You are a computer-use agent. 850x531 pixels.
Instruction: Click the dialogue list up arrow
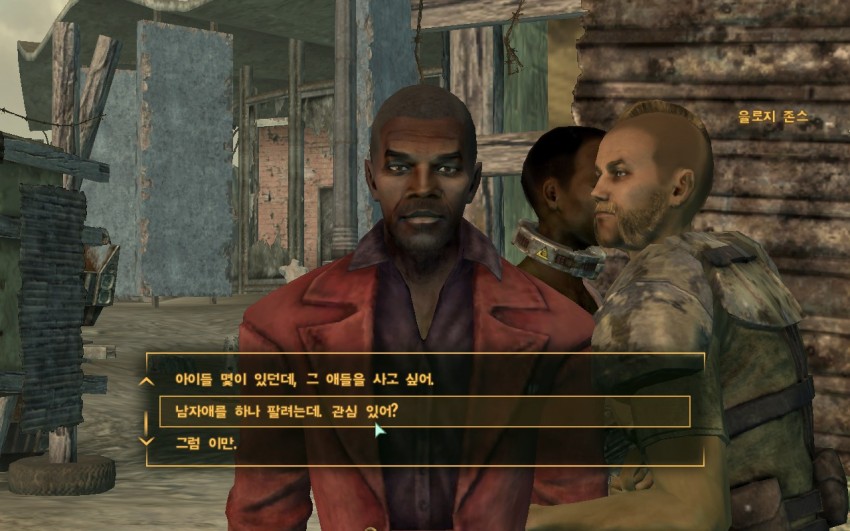click(147, 380)
